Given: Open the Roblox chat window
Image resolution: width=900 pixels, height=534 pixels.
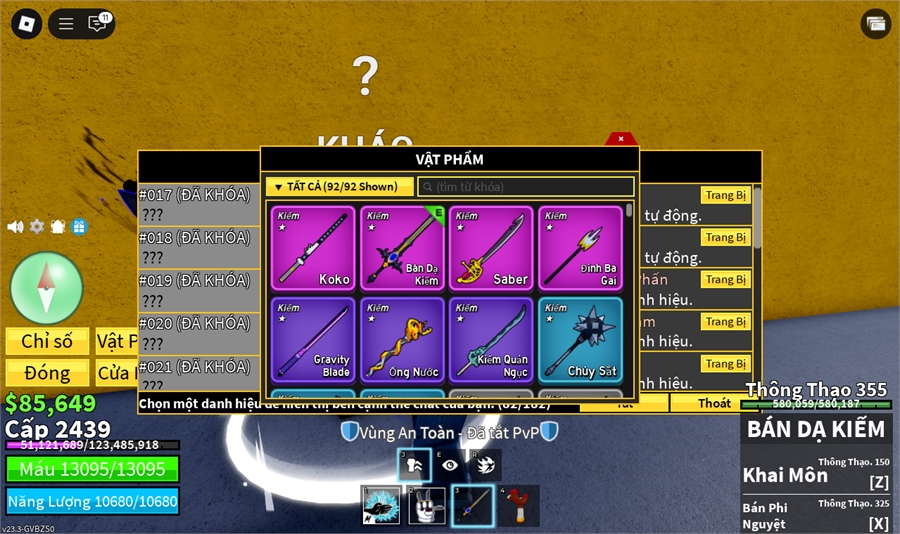Looking at the screenshot, I should point(98,23).
